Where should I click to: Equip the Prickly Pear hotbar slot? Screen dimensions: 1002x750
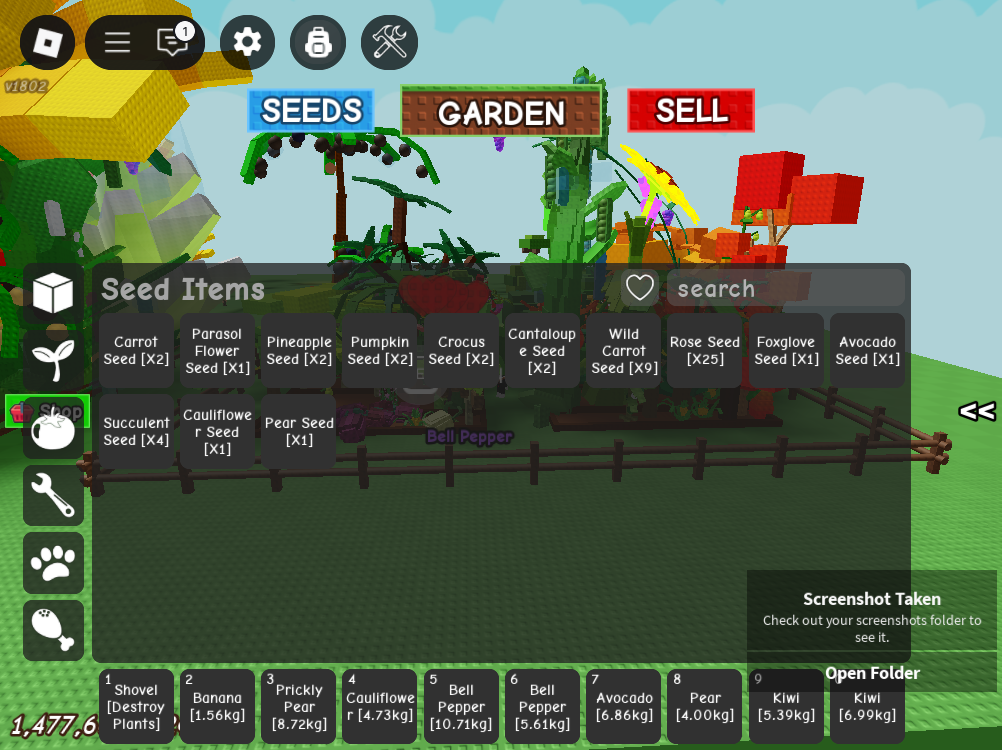299,706
